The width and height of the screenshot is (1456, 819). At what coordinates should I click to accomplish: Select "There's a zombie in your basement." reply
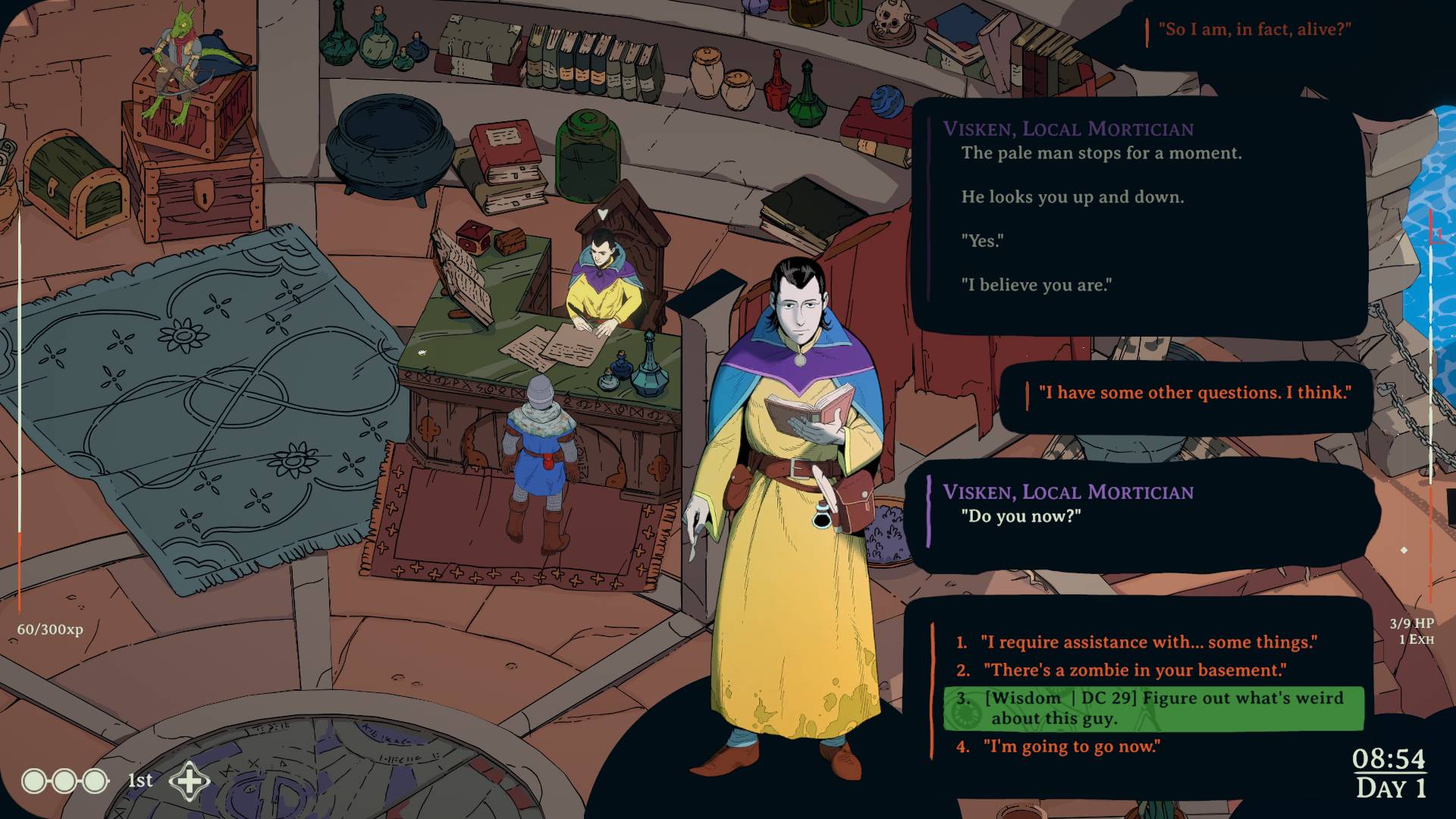pos(1134,670)
